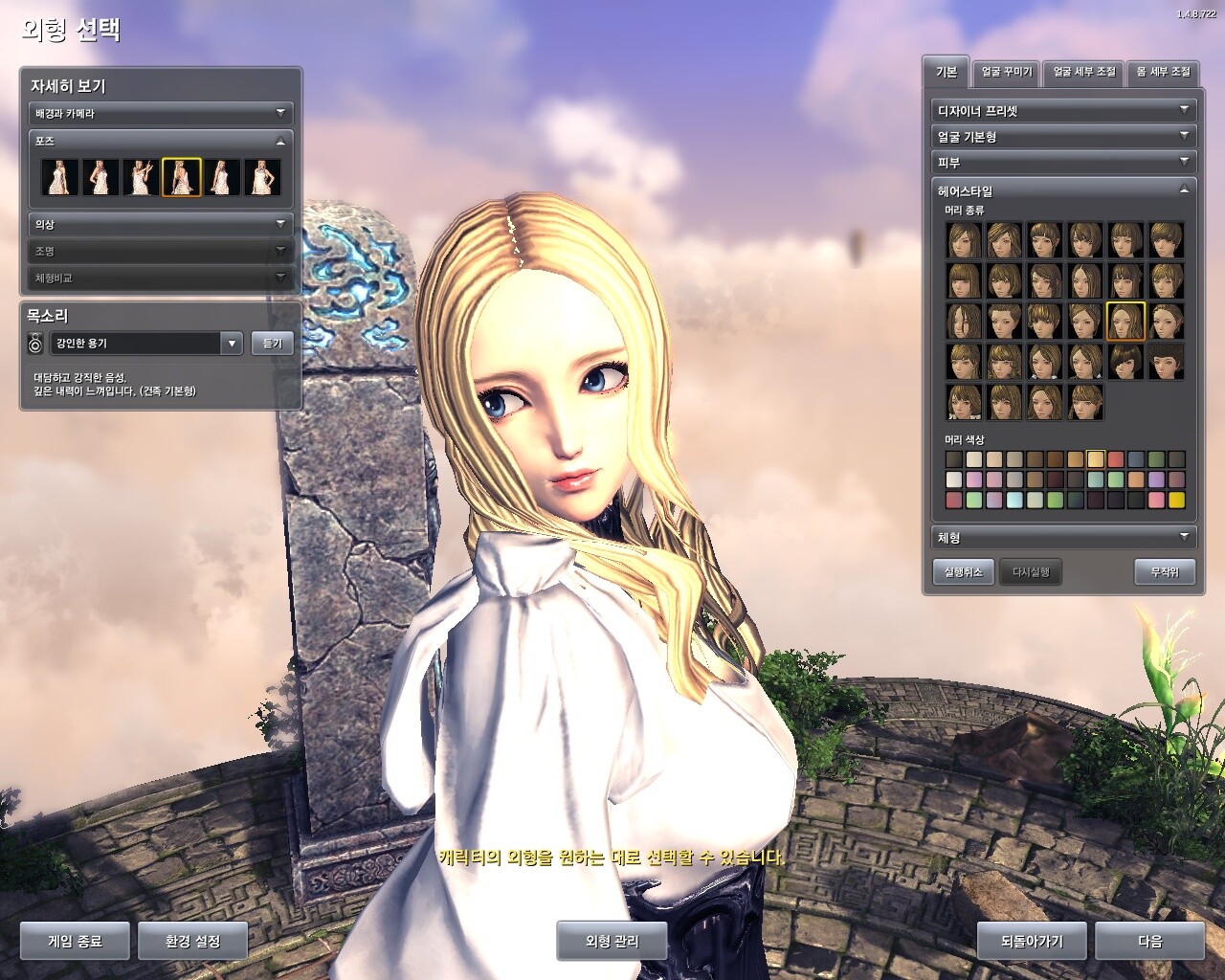Open the 얼굴 세부 조절 tab

pyautogui.click(x=1084, y=72)
